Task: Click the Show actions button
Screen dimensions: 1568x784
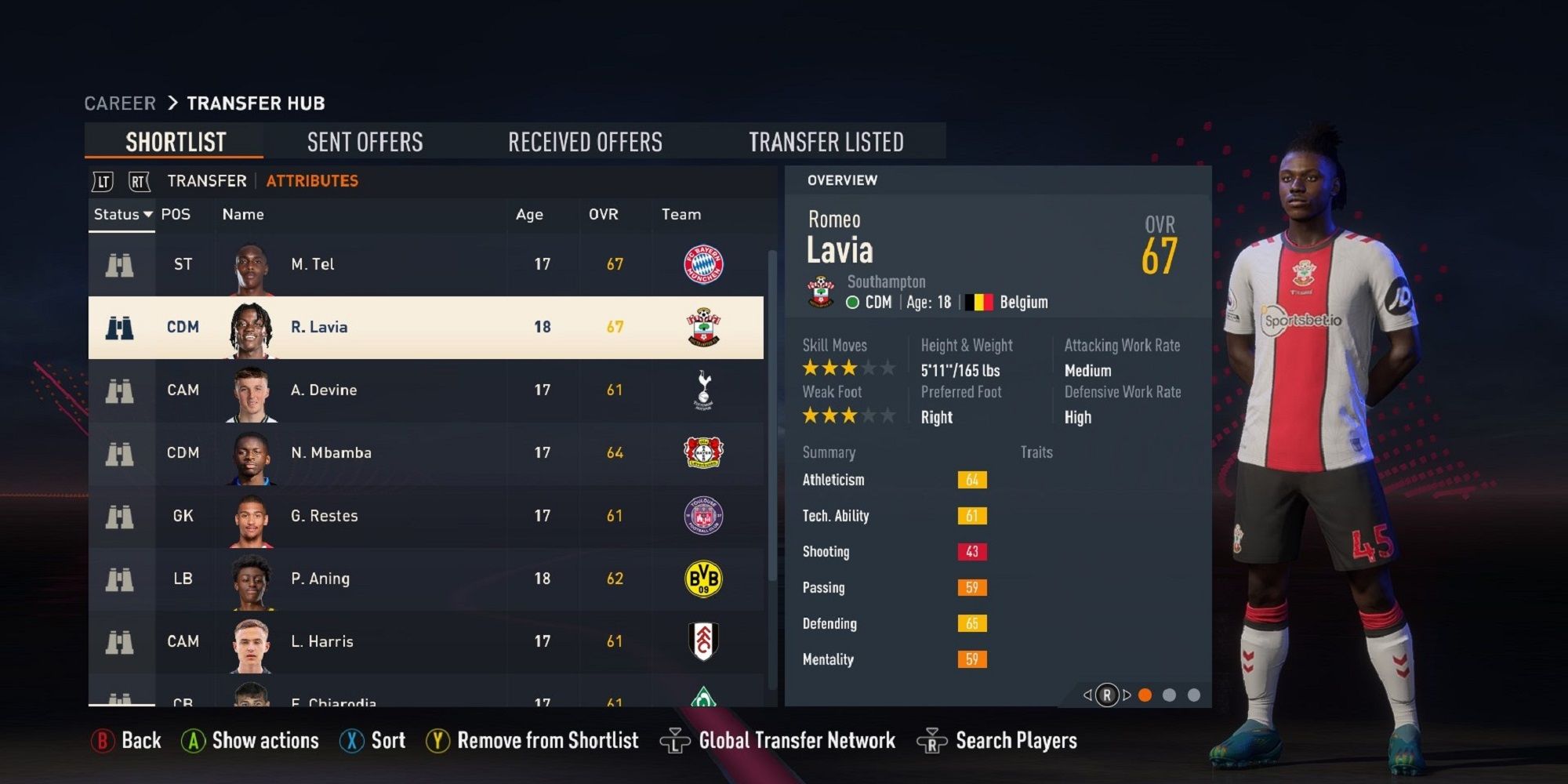Action: 249,739
